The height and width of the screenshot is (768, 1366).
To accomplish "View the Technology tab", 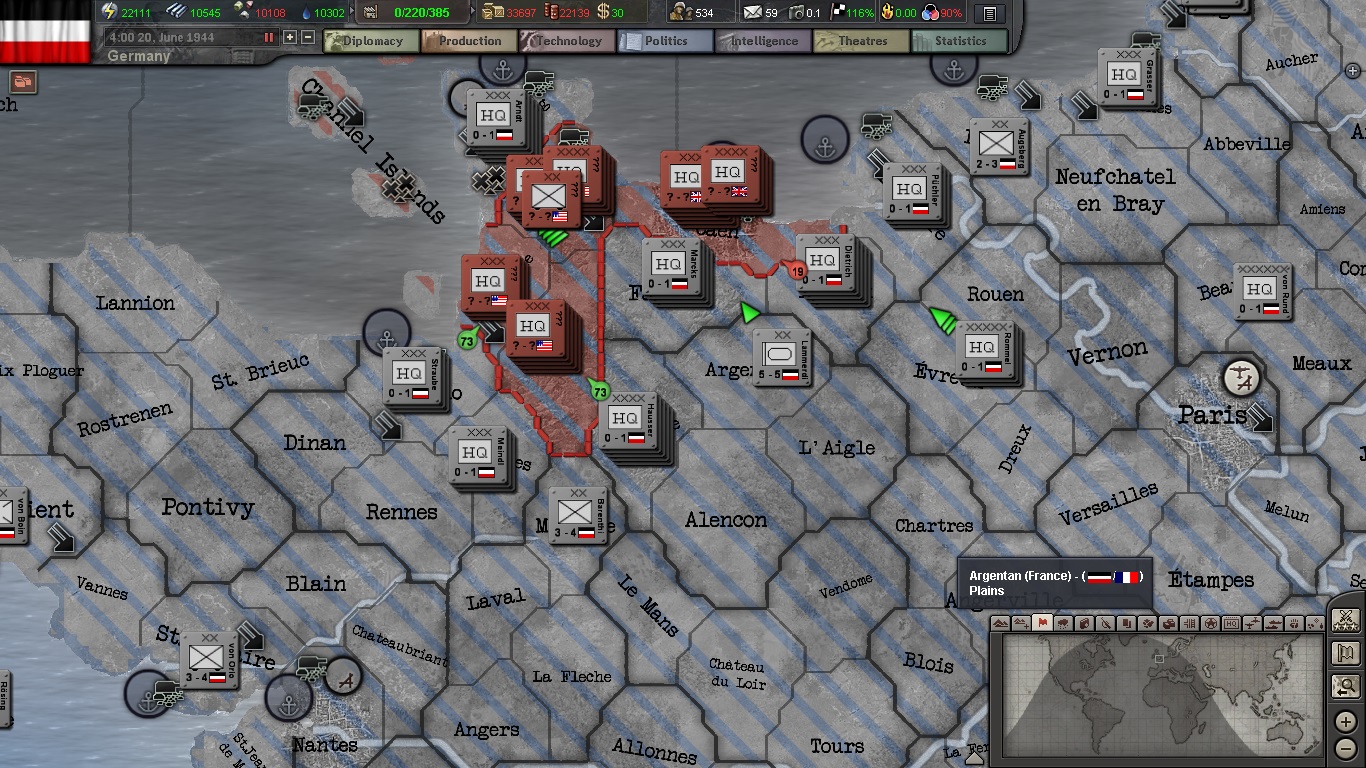I will click(x=566, y=41).
